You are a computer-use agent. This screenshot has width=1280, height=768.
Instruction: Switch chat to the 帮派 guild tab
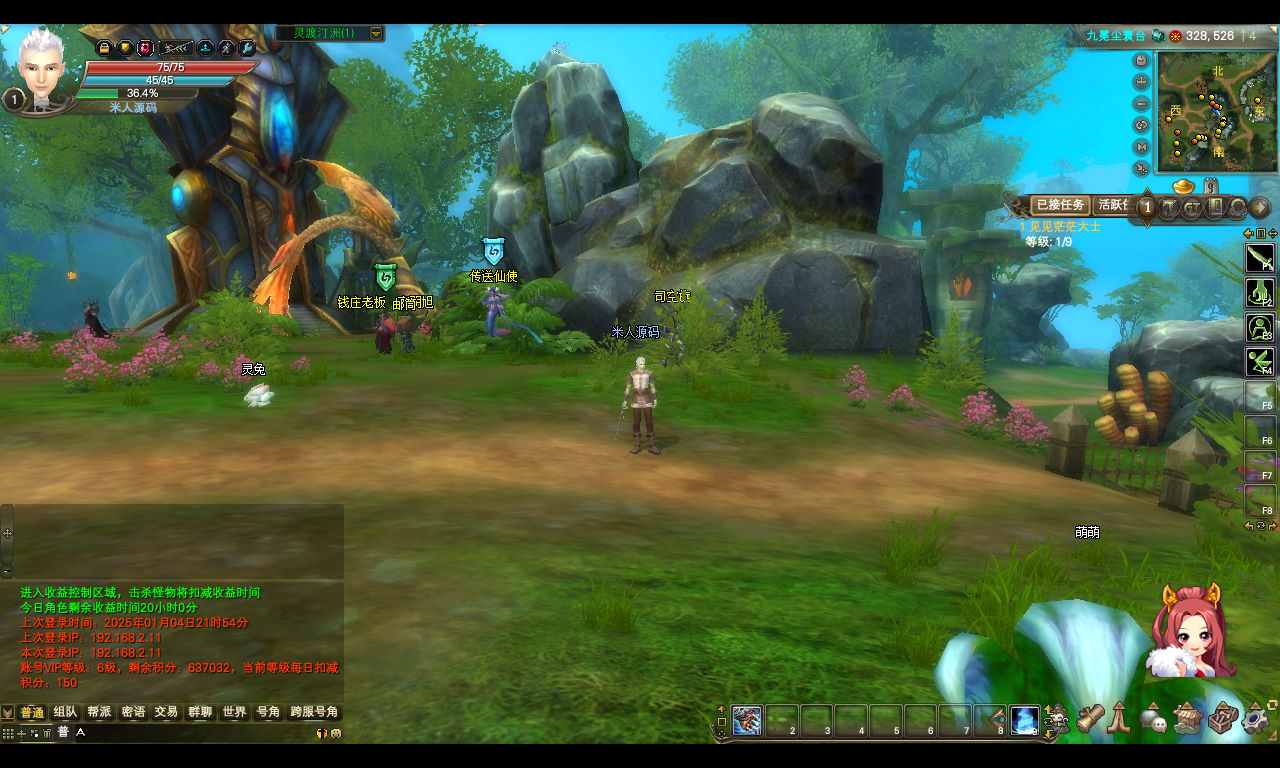99,712
